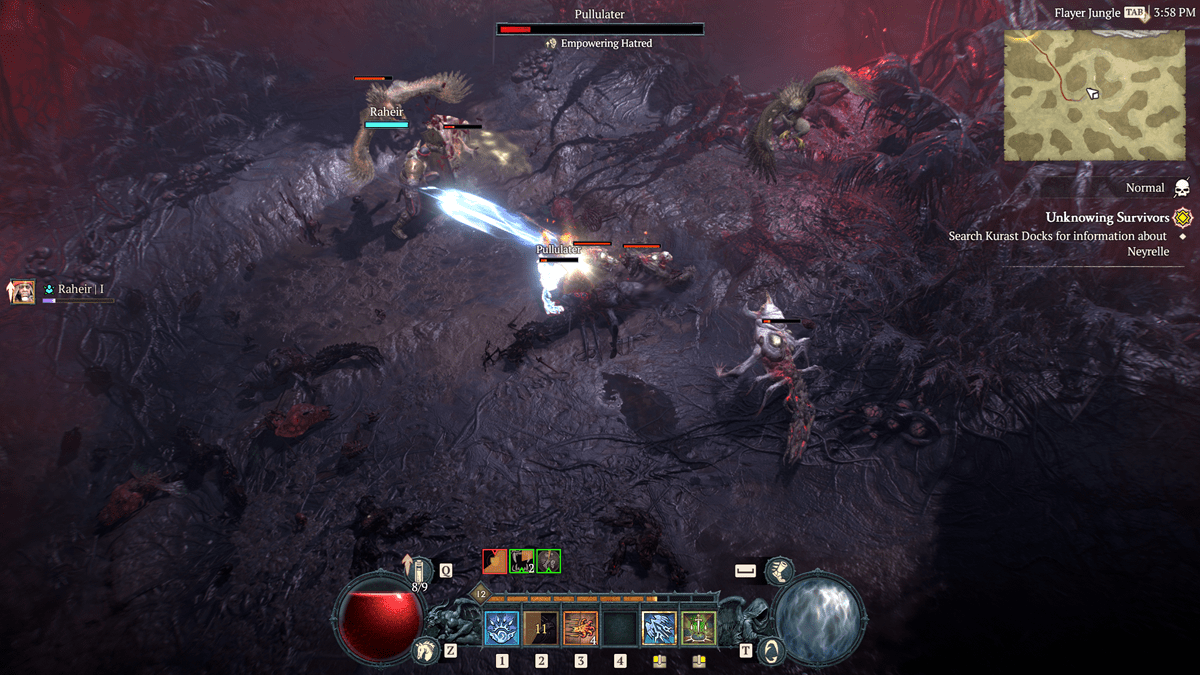Activate the blue claw skill in slot 1
The image size is (1200, 675).
coord(501,629)
